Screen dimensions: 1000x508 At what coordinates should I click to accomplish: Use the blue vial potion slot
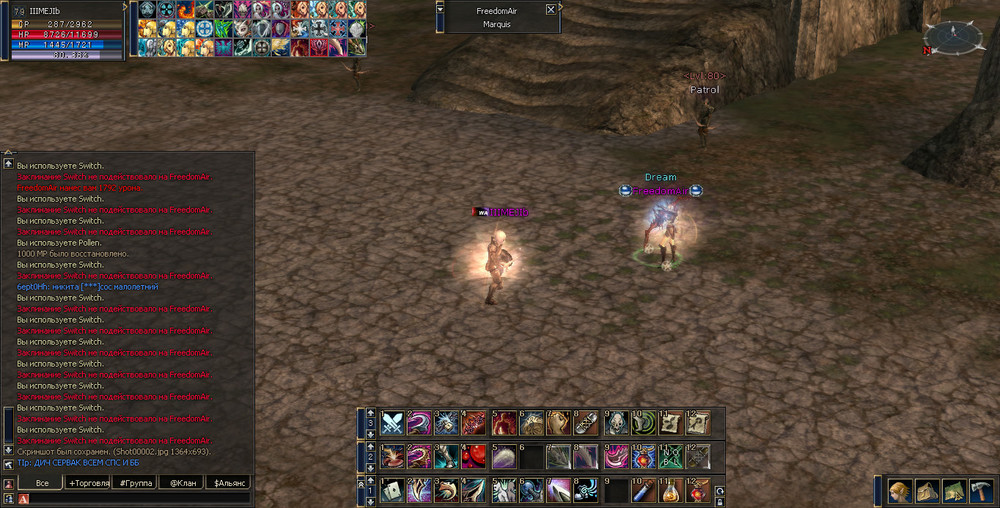click(643, 491)
